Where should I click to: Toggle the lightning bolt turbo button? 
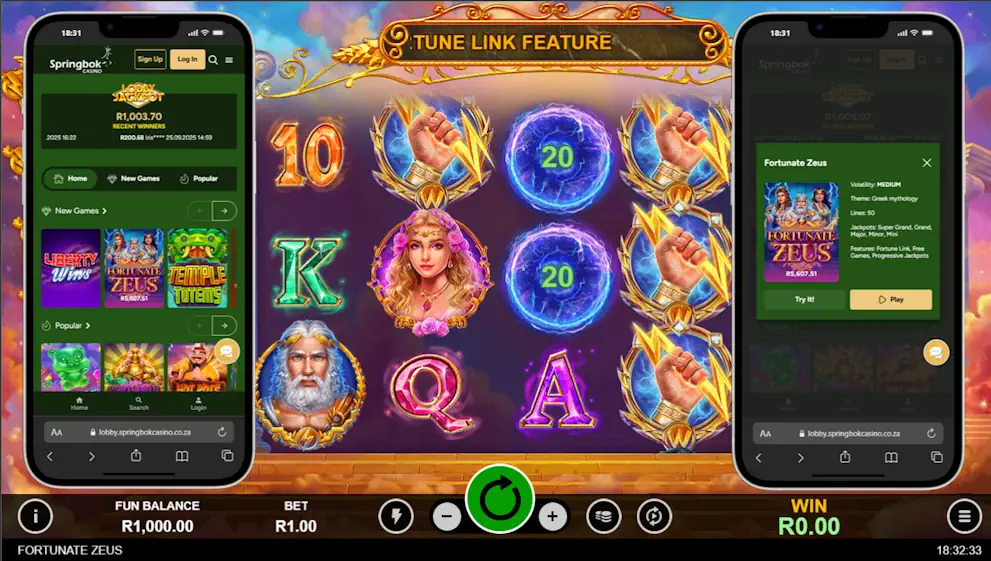pyautogui.click(x=396, y=516)
